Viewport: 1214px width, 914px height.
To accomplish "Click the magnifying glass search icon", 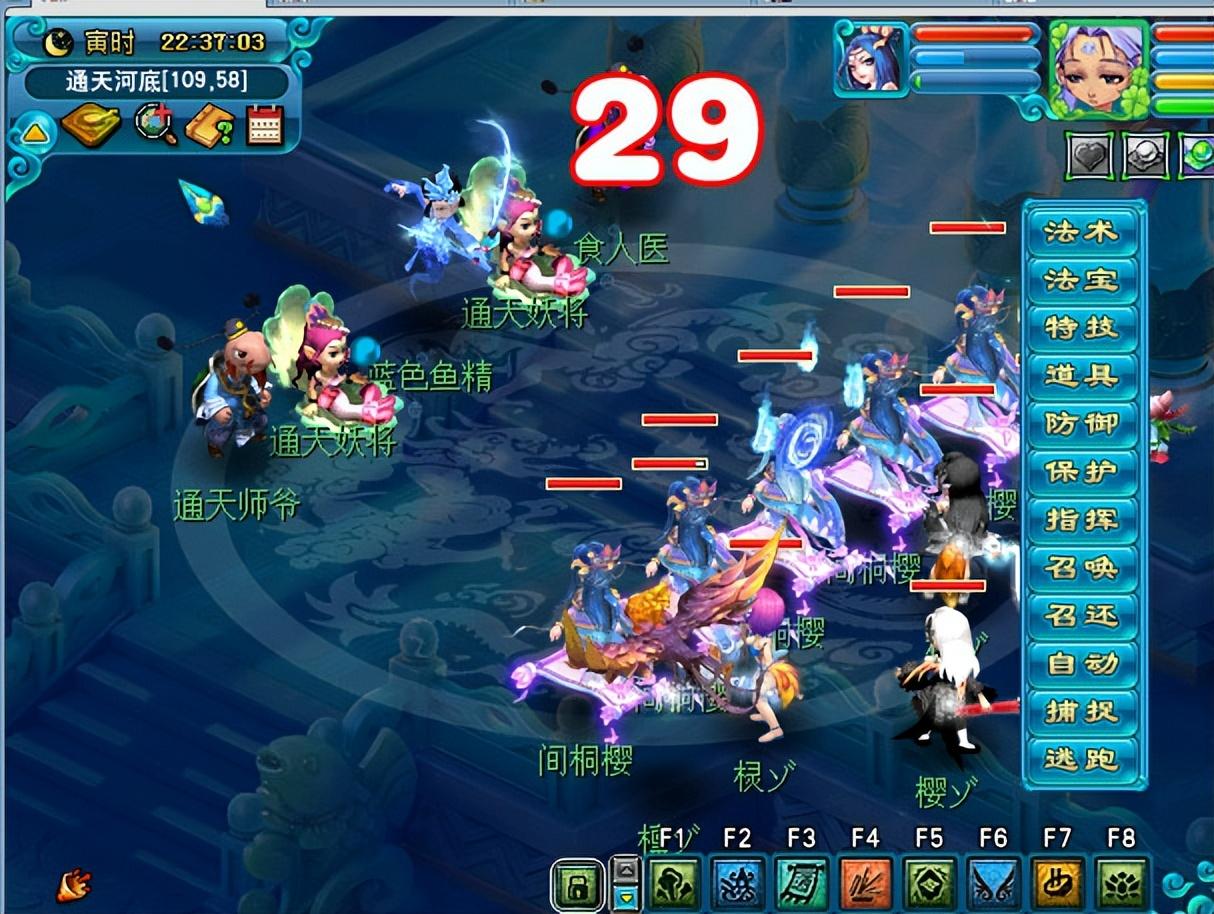I will (x=156, y=125).
